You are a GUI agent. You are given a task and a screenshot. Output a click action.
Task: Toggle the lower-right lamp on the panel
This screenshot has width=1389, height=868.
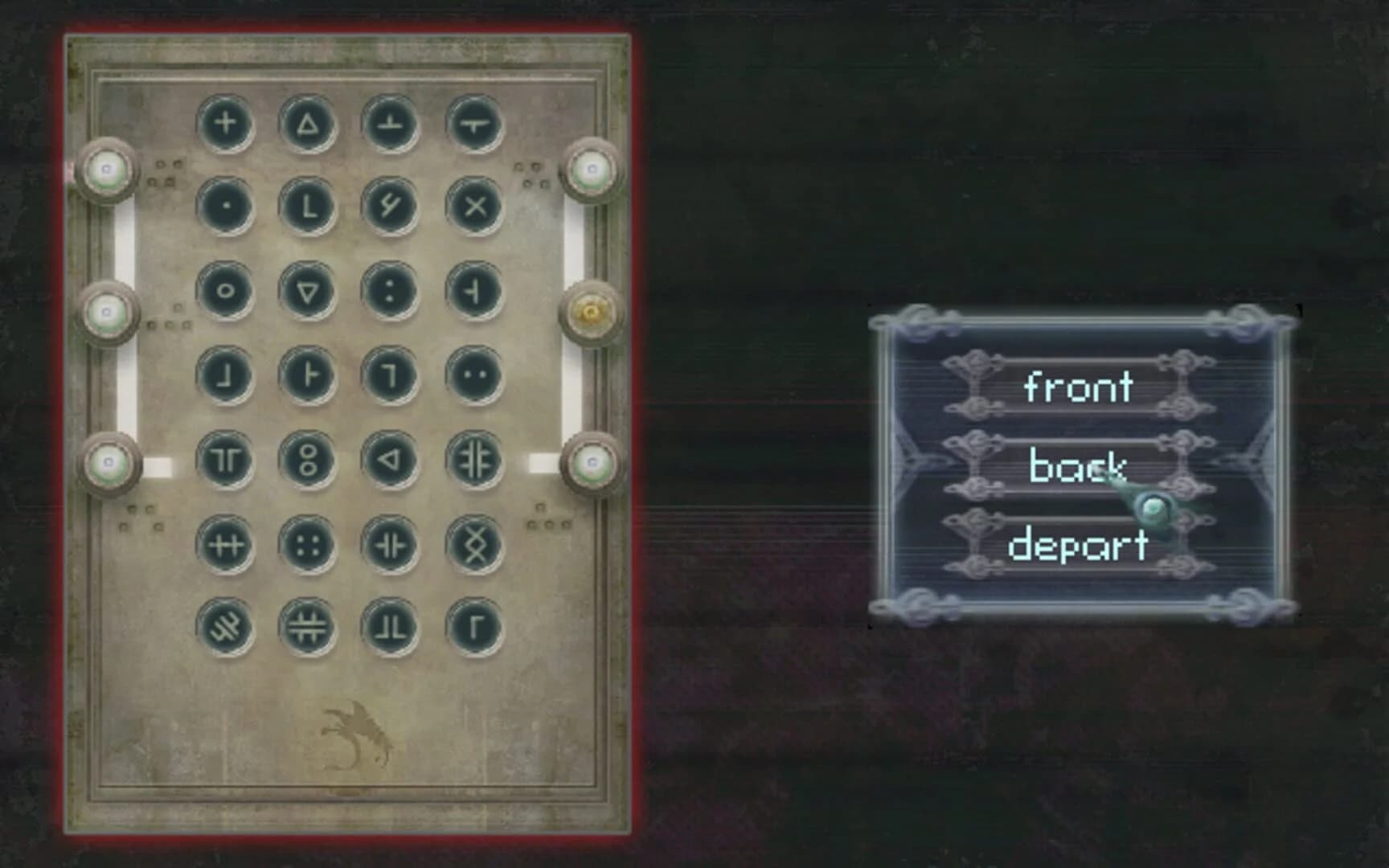click(x=592, y=462)
